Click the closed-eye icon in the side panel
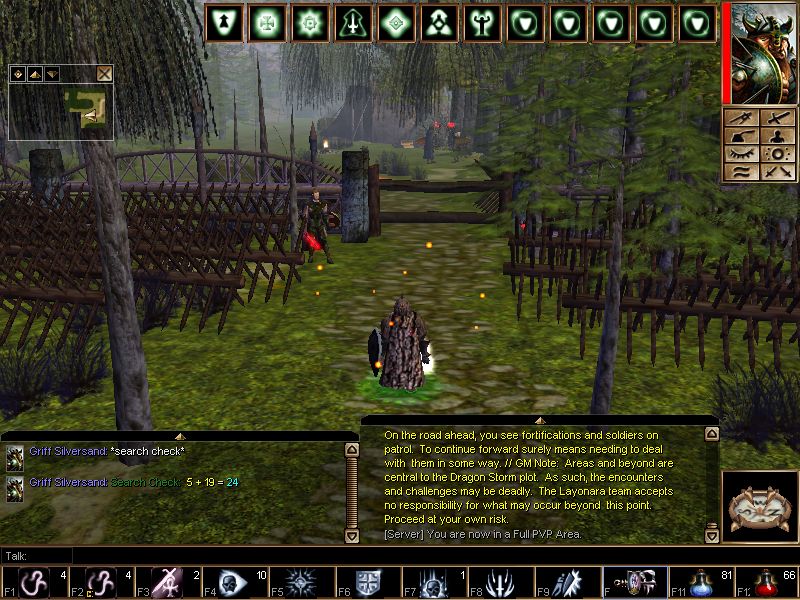The image size is (800, 600). click(742, 154)
